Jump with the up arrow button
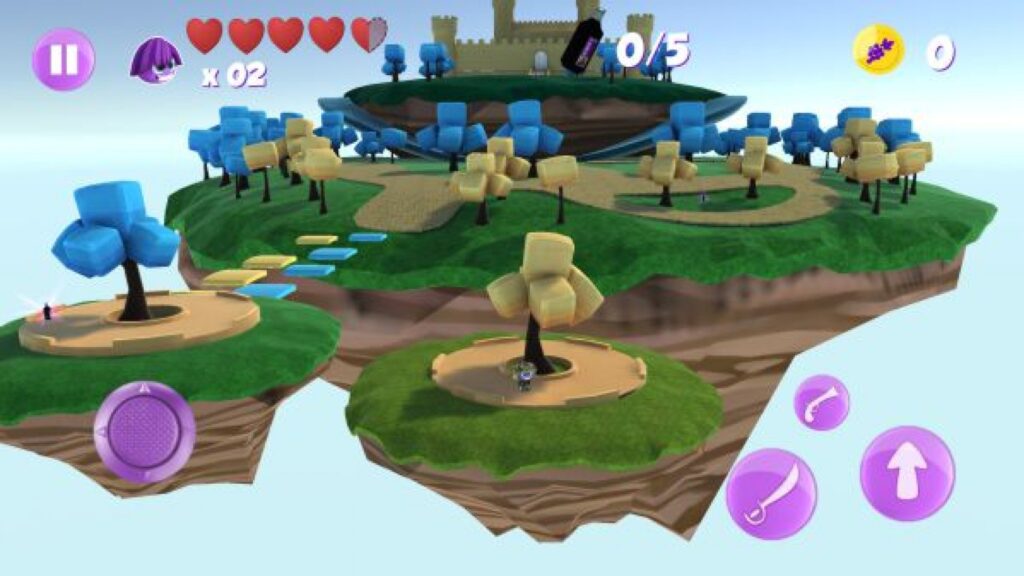The image size is (1024, 576). coord(907,473)
